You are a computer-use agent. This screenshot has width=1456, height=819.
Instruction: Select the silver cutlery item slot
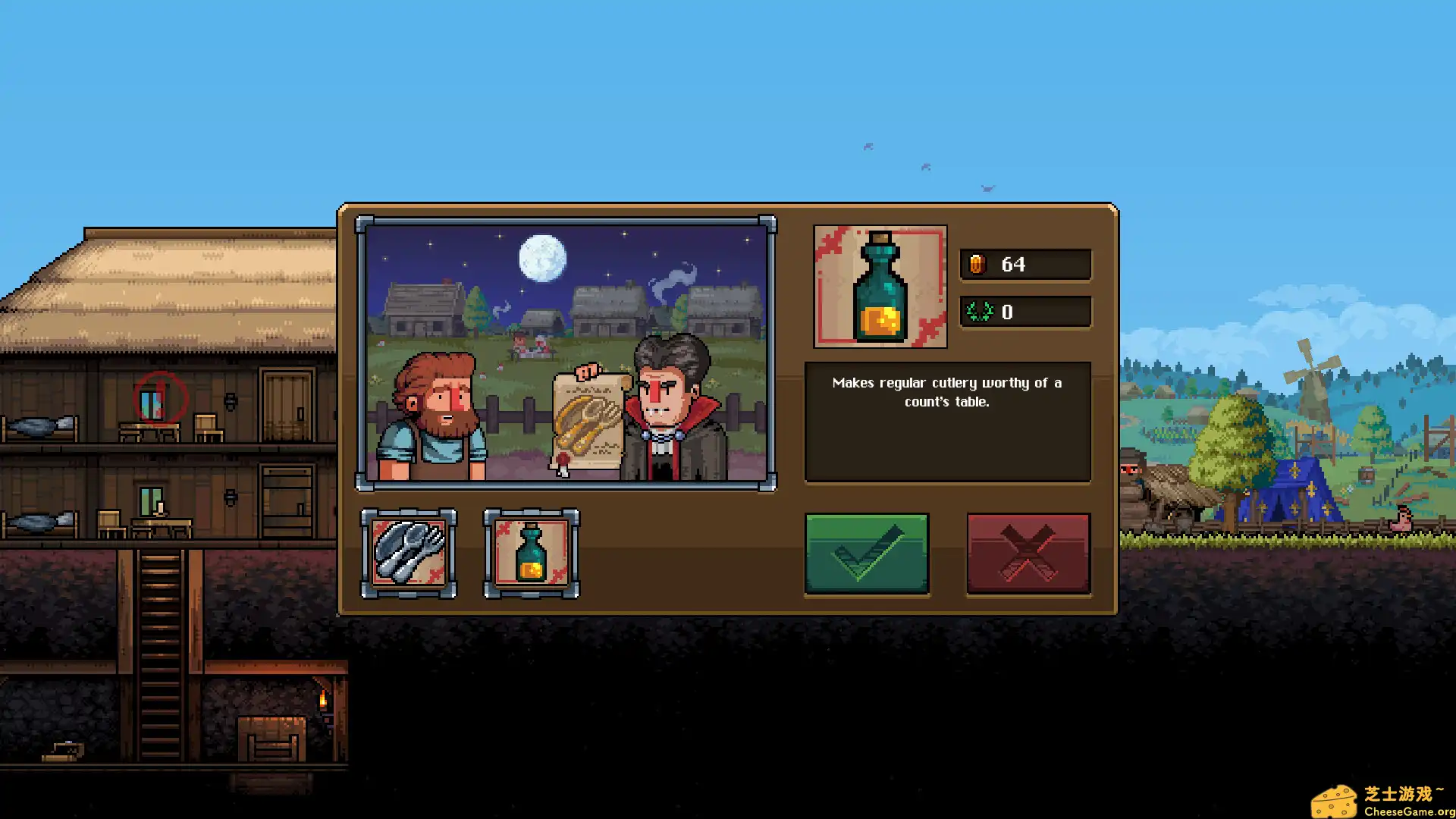tap(409, 553)
